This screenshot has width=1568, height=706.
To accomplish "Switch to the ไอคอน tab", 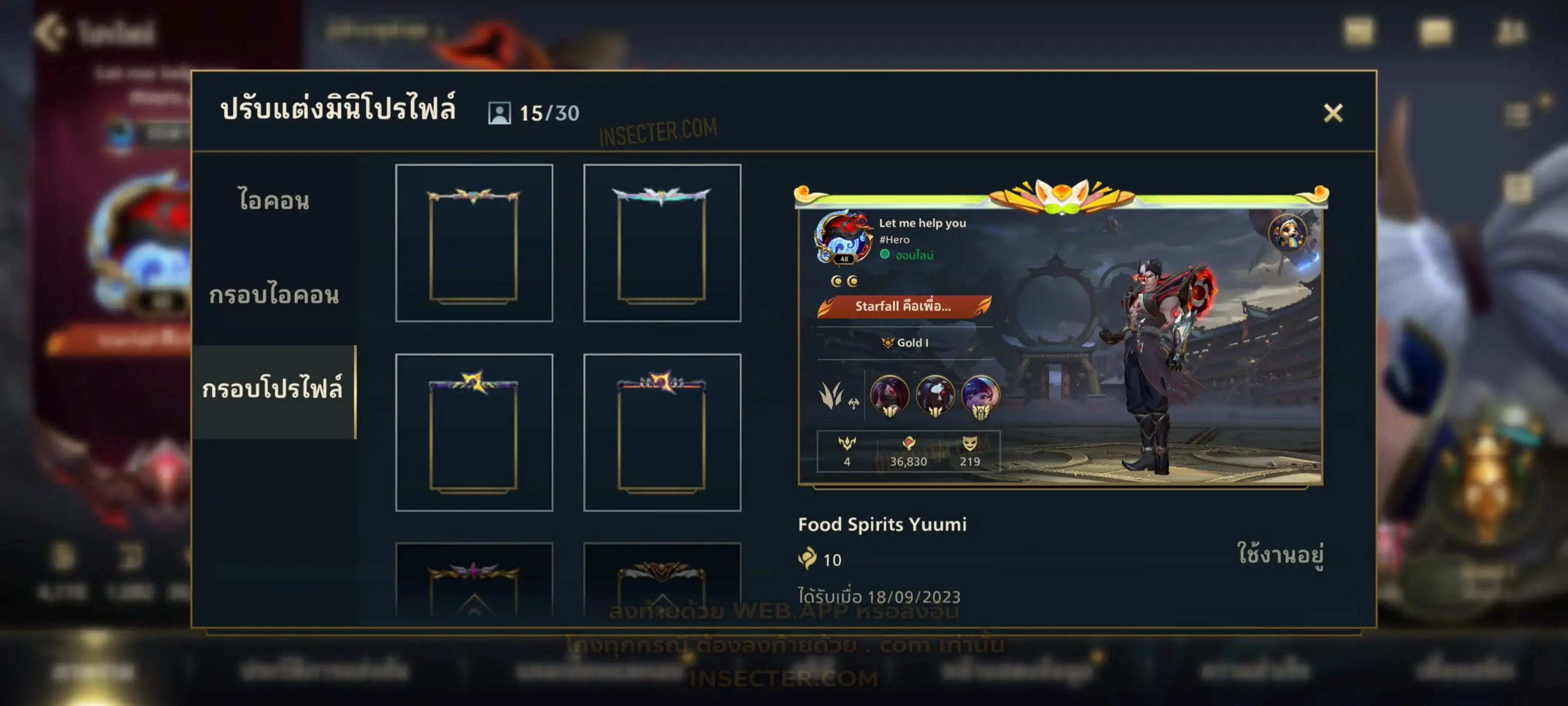I will click(x=274, y=201).
